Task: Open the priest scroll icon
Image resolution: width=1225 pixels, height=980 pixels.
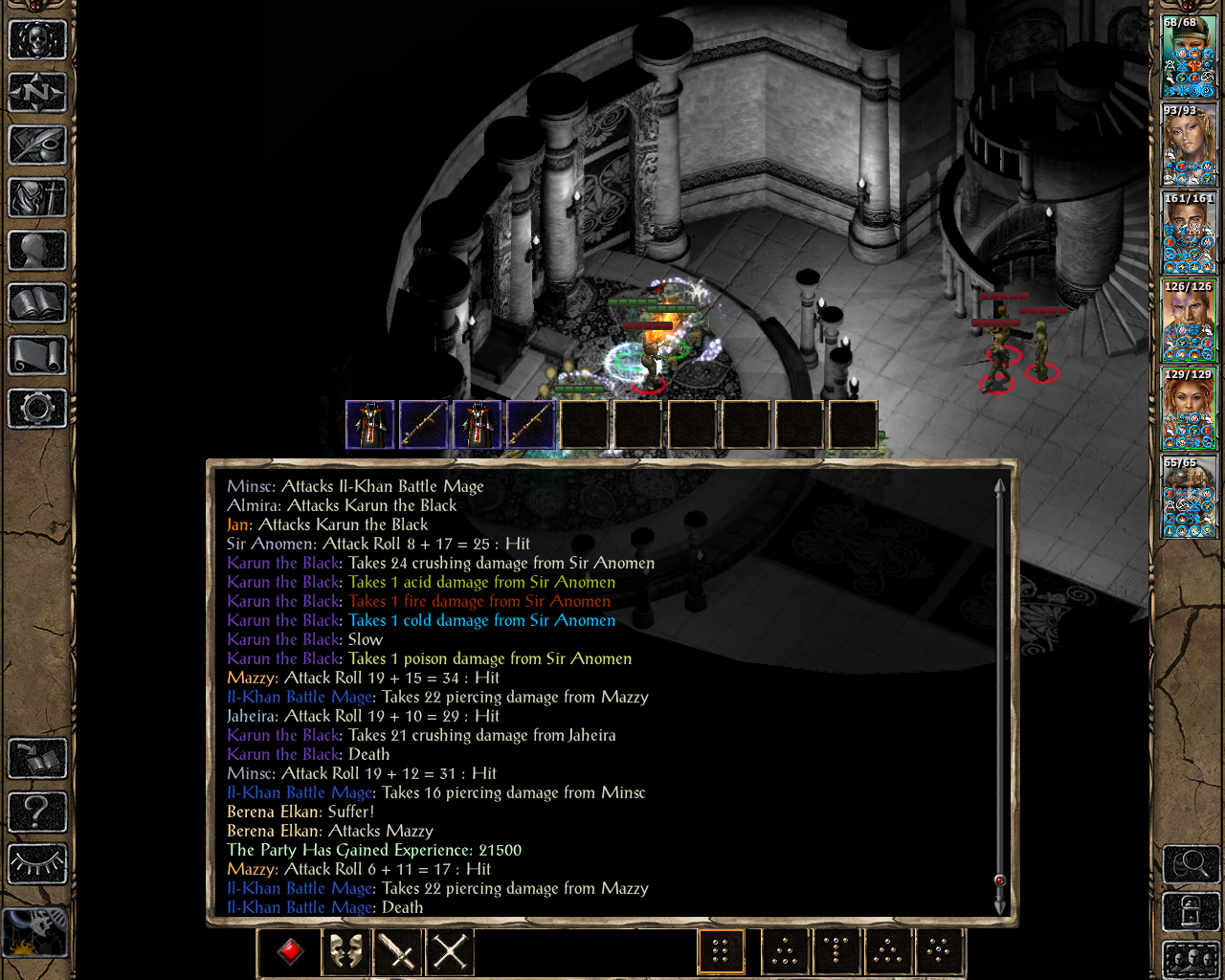Action: [37, 356]
